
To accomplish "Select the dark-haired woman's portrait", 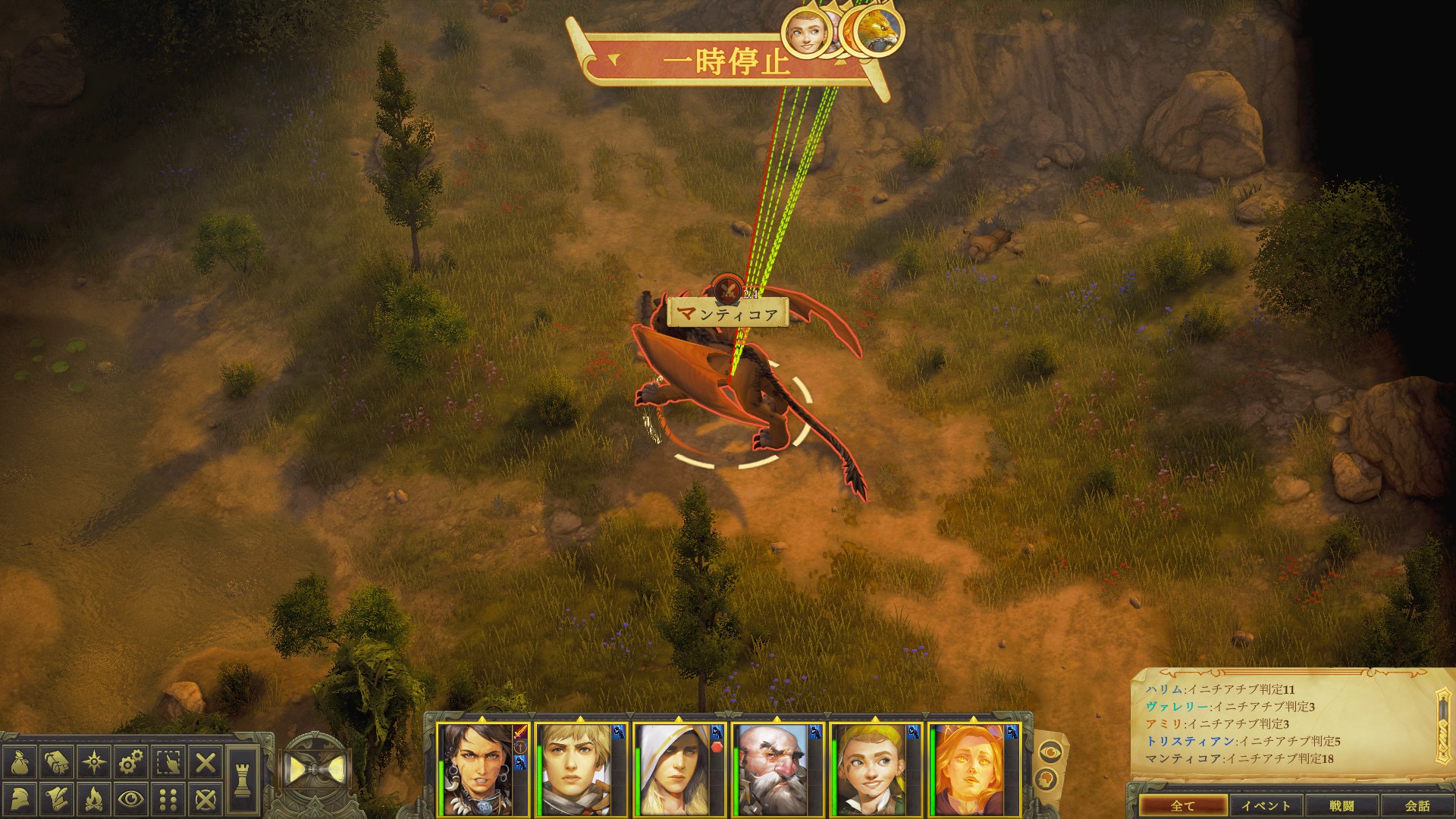I will (475, 768).
